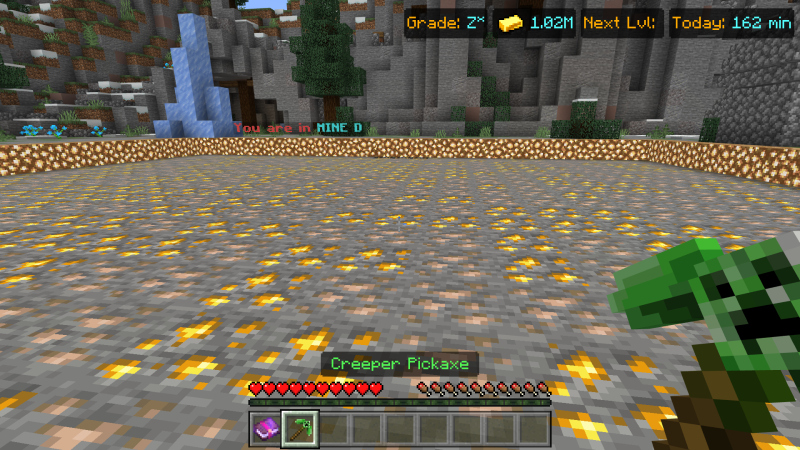Select the purple enchanted book hotbar slot
Image resolution: width=800 pixels, height=450 pixels.
pos(267,428)
